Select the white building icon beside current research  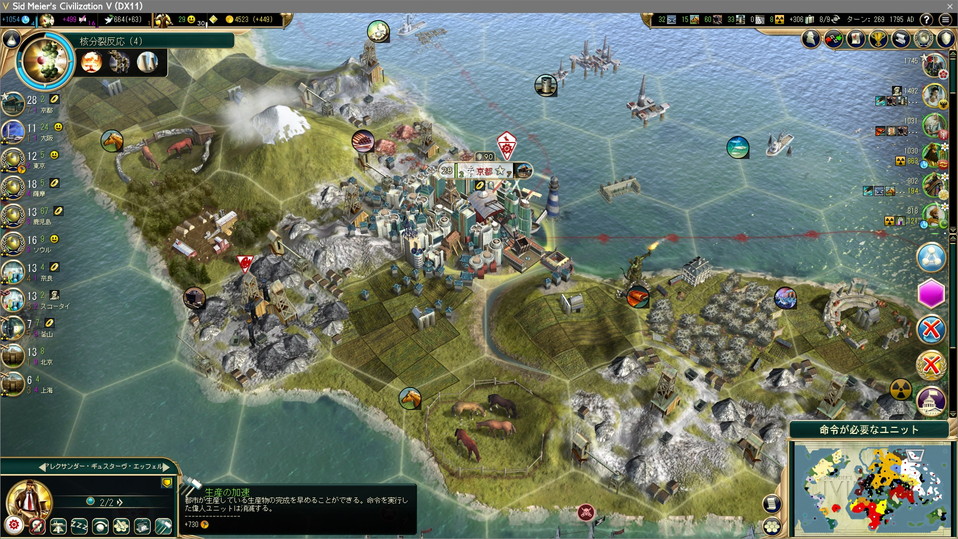pyautogui.click(x=147, y=63)
